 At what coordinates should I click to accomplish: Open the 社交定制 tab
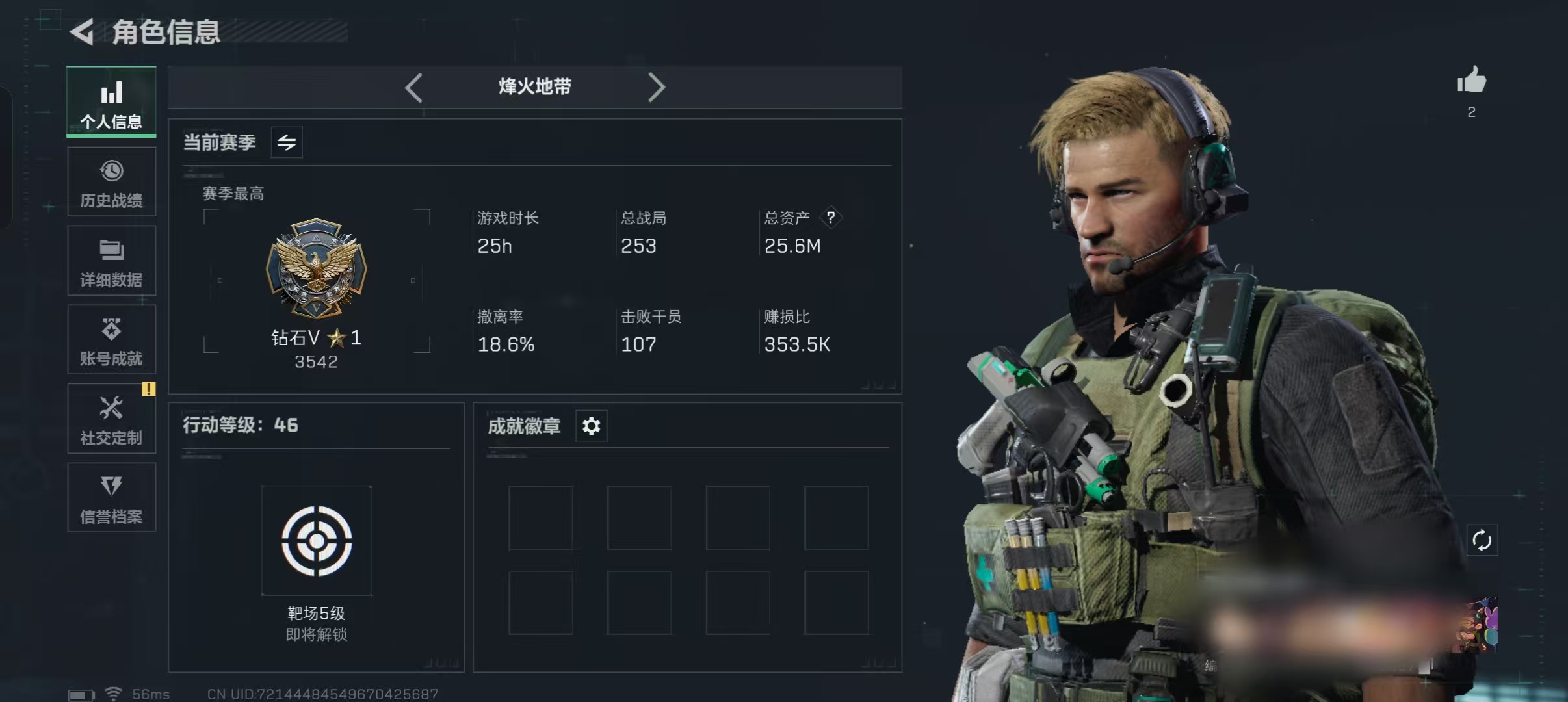pyautogui.click(x=111, y=419)
